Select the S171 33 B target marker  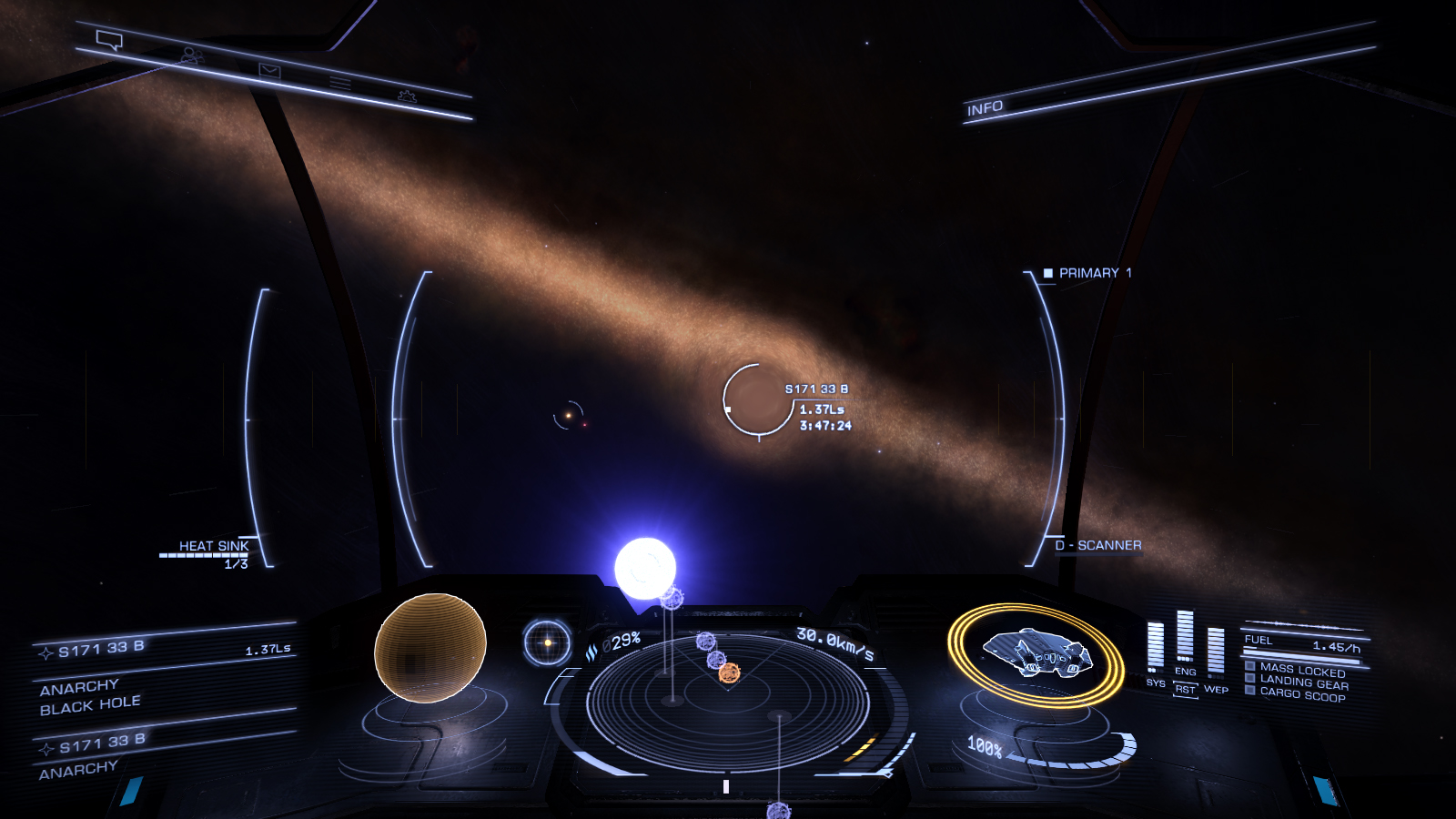[x=757, y=399]
